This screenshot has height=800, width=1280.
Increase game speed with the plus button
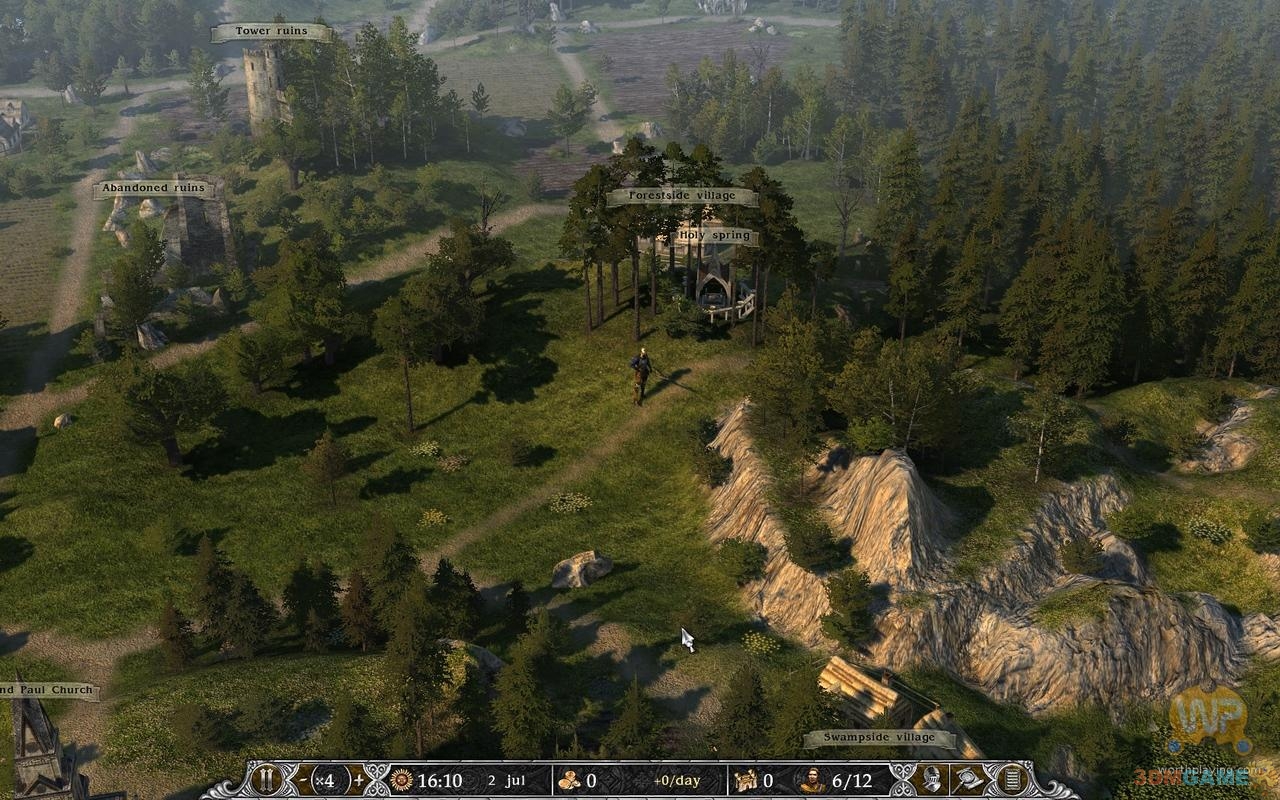coord(359,780)
